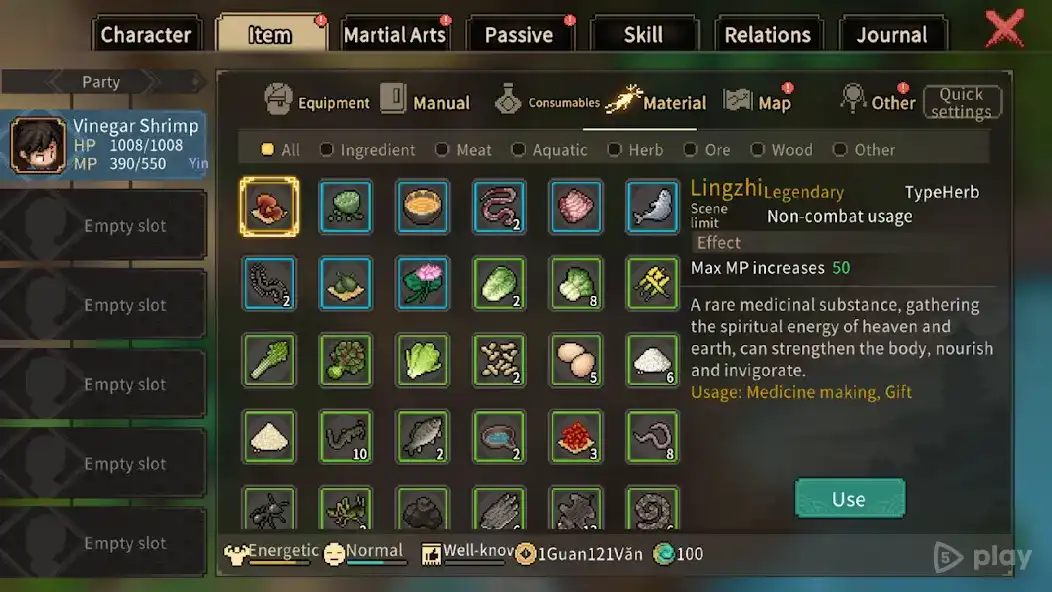1052x592 pixels.
Task: Close the menu with the red X
Action: (1004, 29)
